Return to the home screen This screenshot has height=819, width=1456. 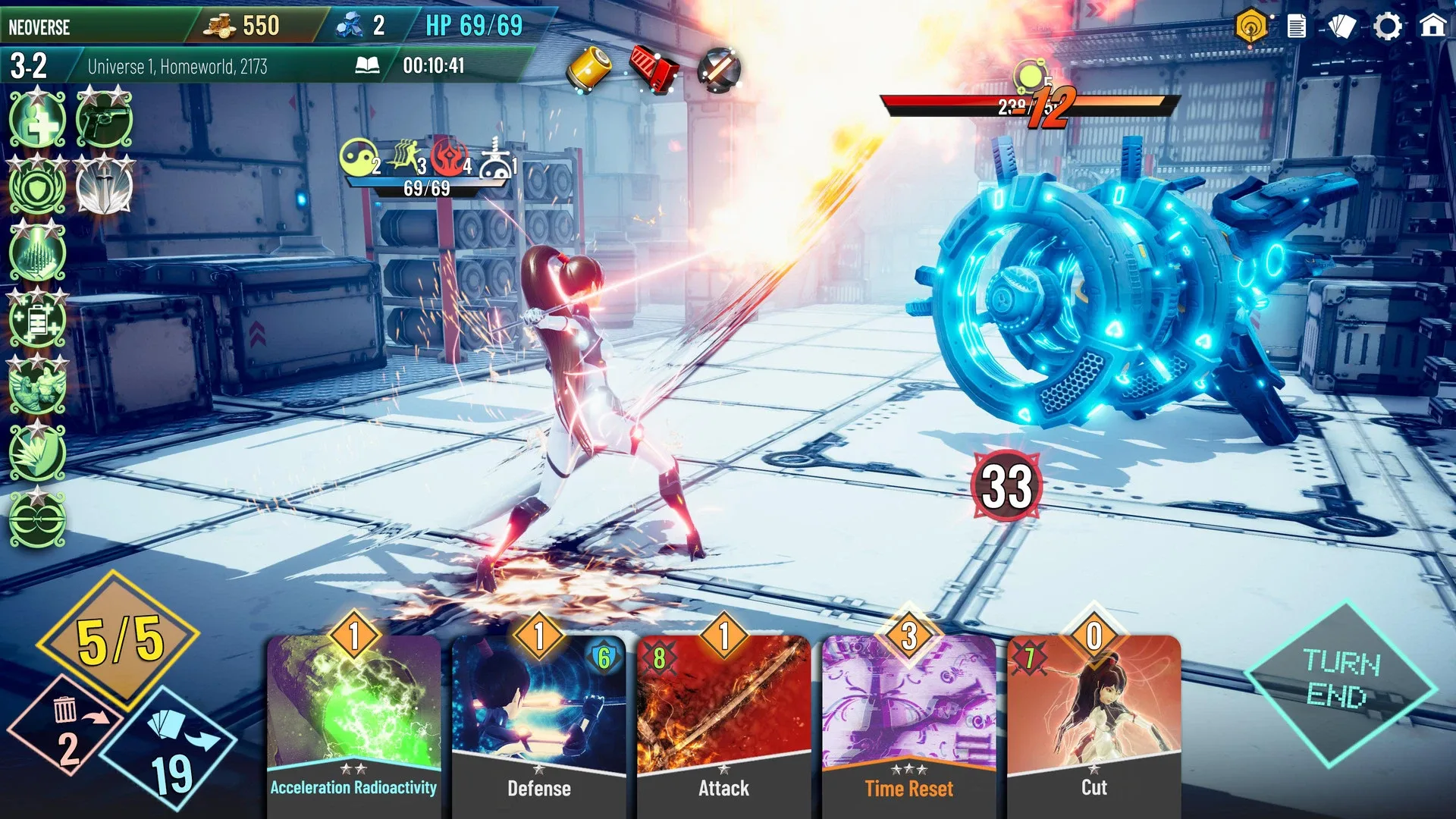[1432, 27]
